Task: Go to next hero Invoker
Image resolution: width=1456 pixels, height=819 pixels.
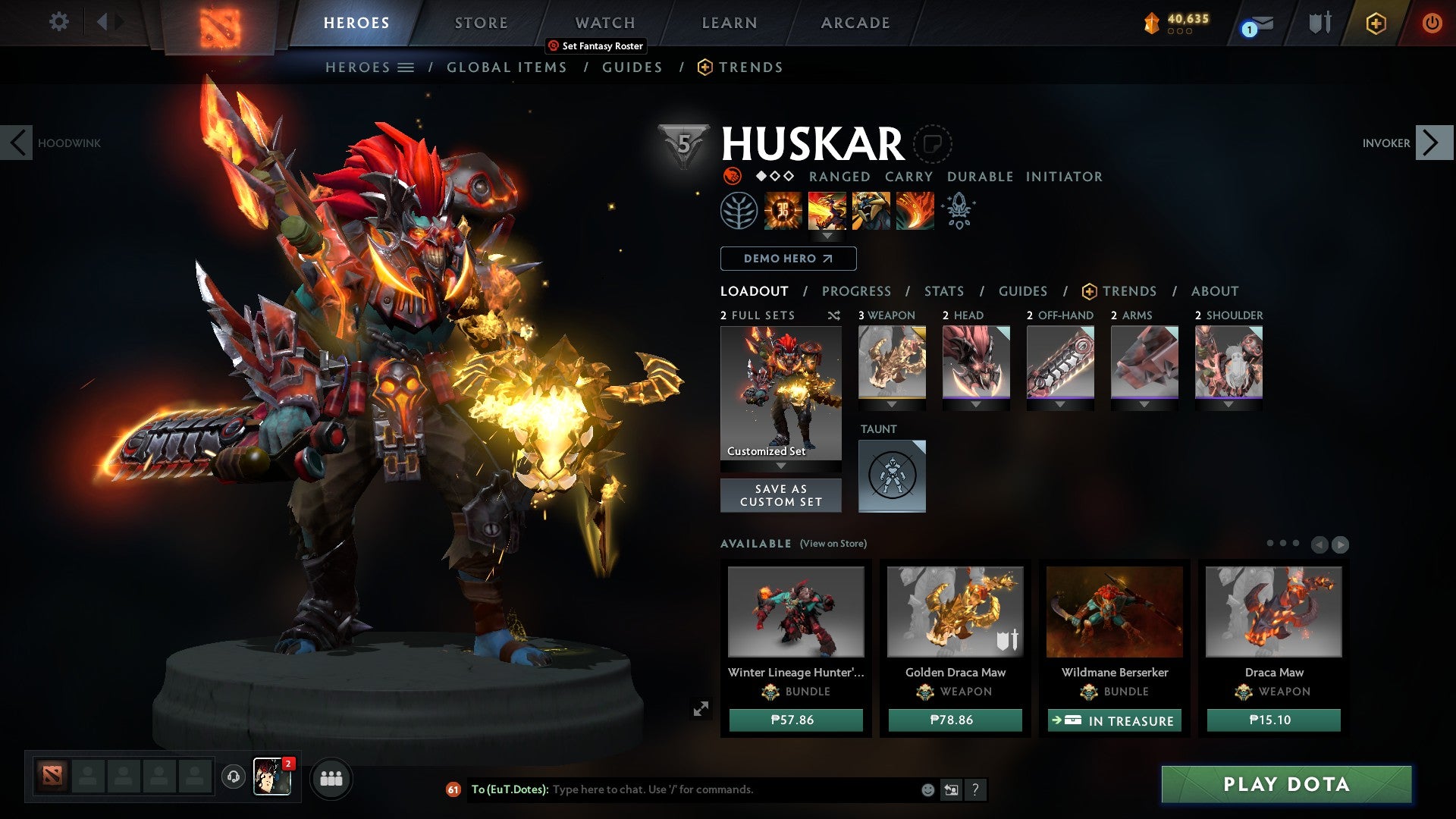Action: (x=1432, y=143)
